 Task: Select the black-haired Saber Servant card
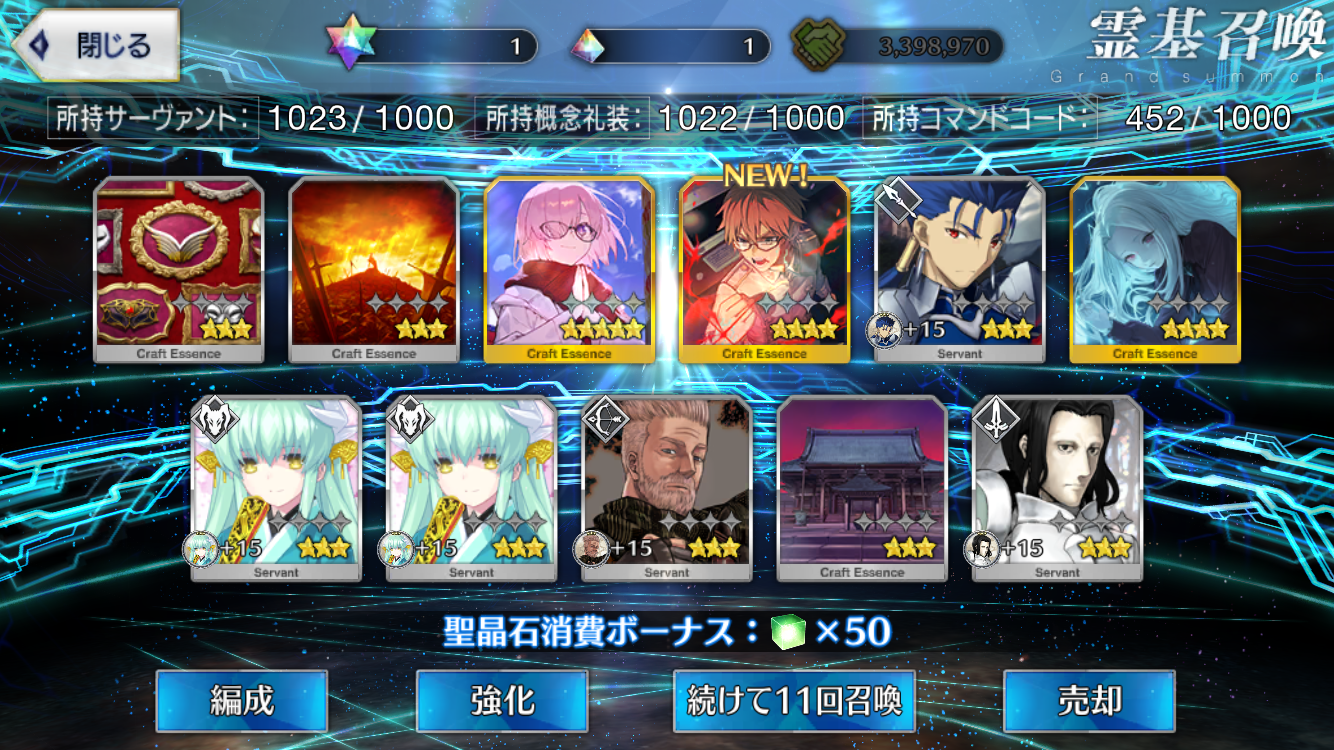tap(1057, 487)
